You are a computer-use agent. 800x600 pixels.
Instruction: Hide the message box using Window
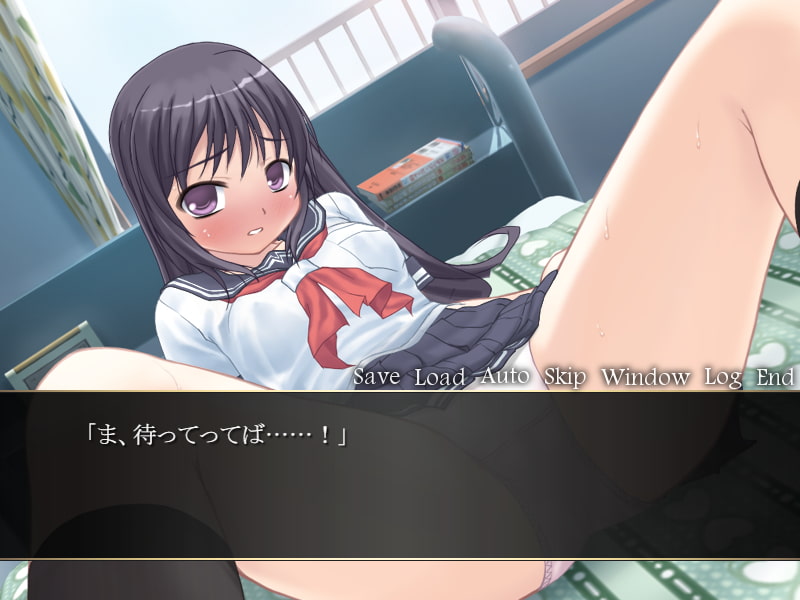pyautogui.click(x=645, y=377)
